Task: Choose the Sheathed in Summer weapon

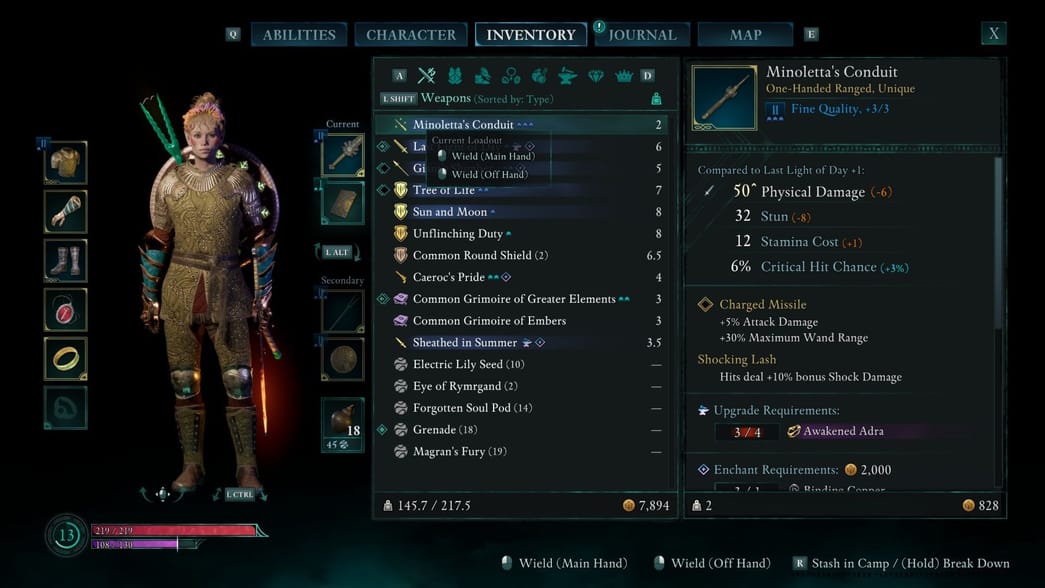Action: pyautogui.click(x=465, y=343)
